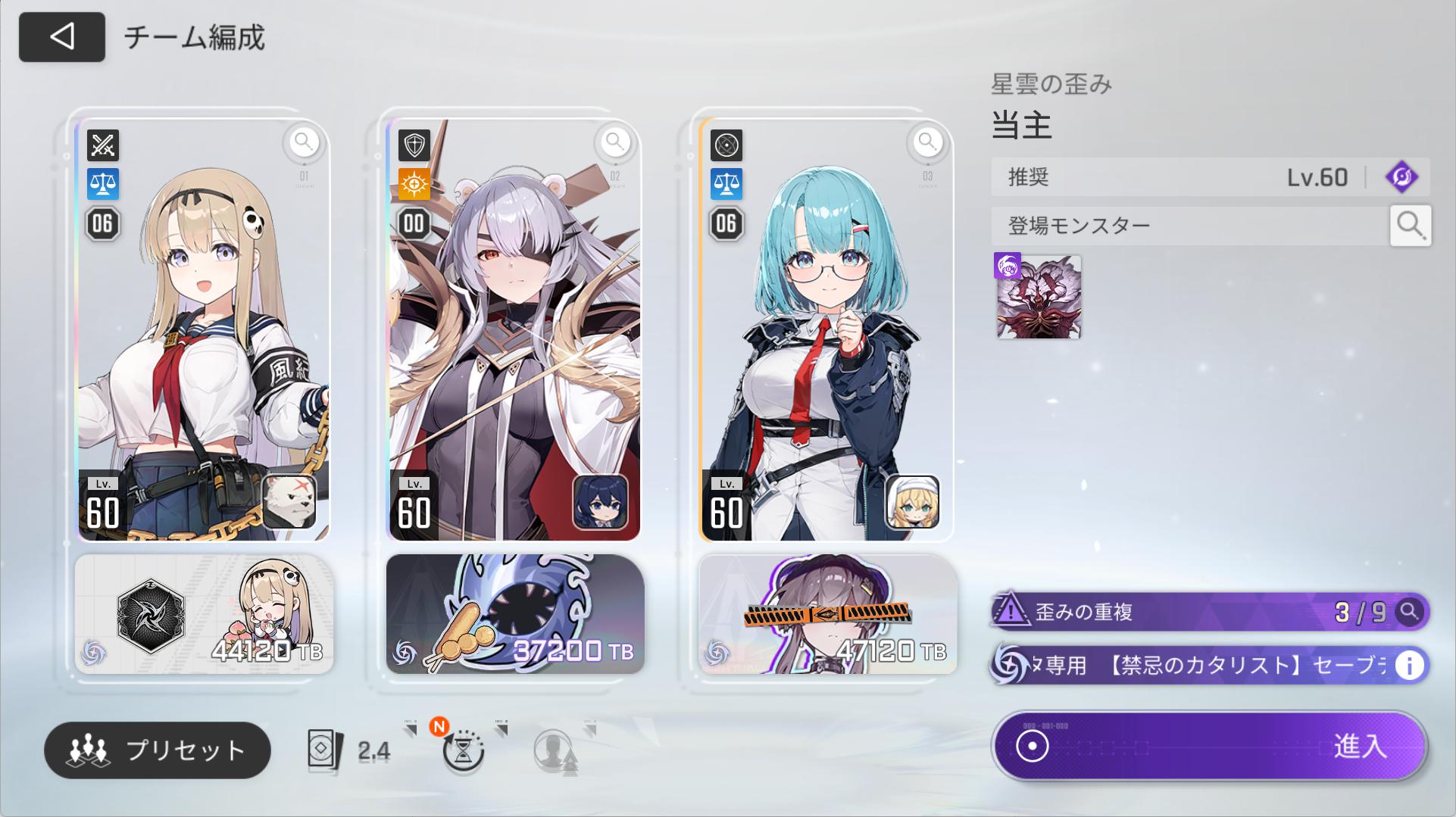1456x817 pixels.
Task: Start the stage with 進入 button
Action: click(1210, 747)
